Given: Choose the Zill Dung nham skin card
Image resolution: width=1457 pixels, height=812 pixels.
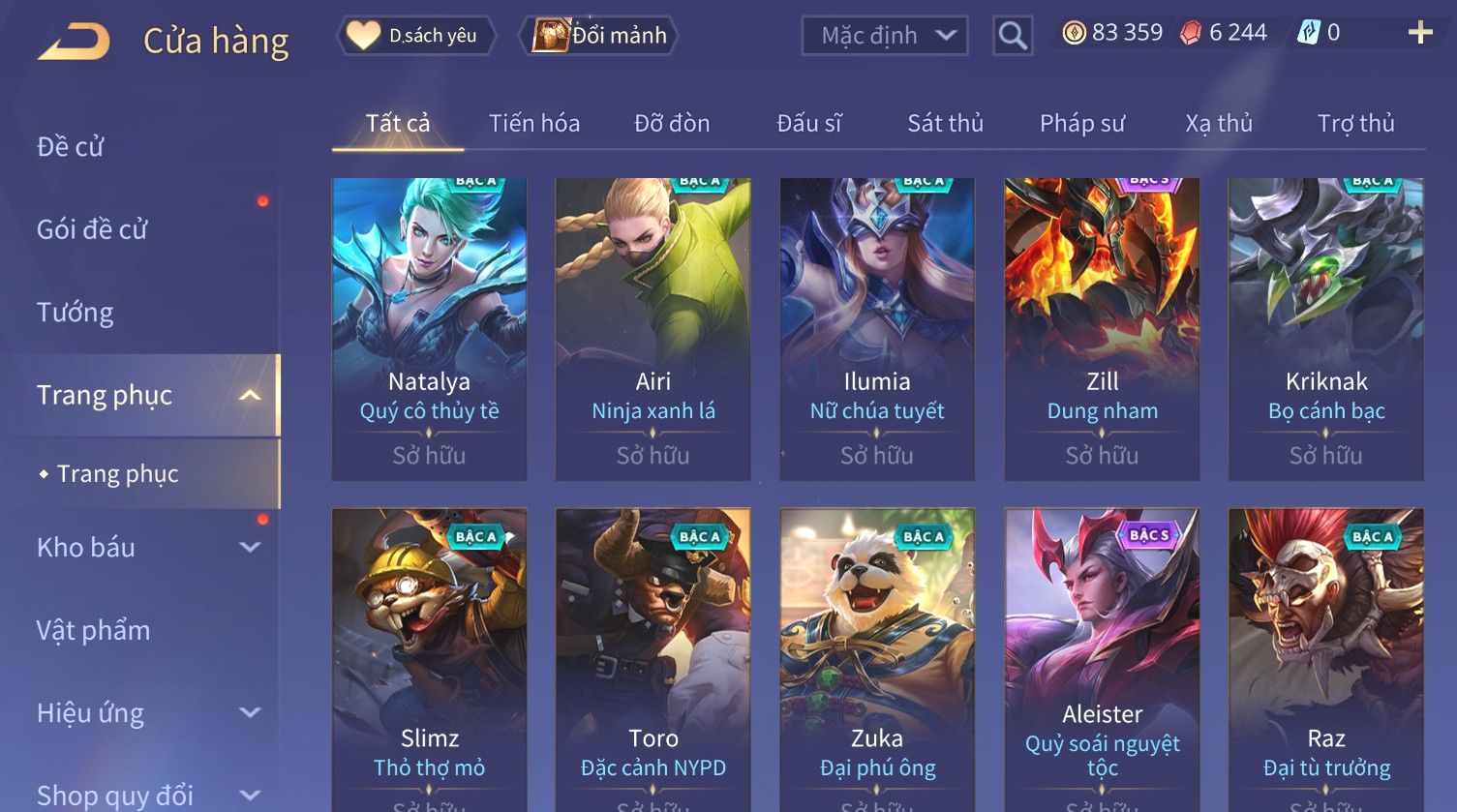Looking at the screenshot, I should click(x=1102, y=327).
